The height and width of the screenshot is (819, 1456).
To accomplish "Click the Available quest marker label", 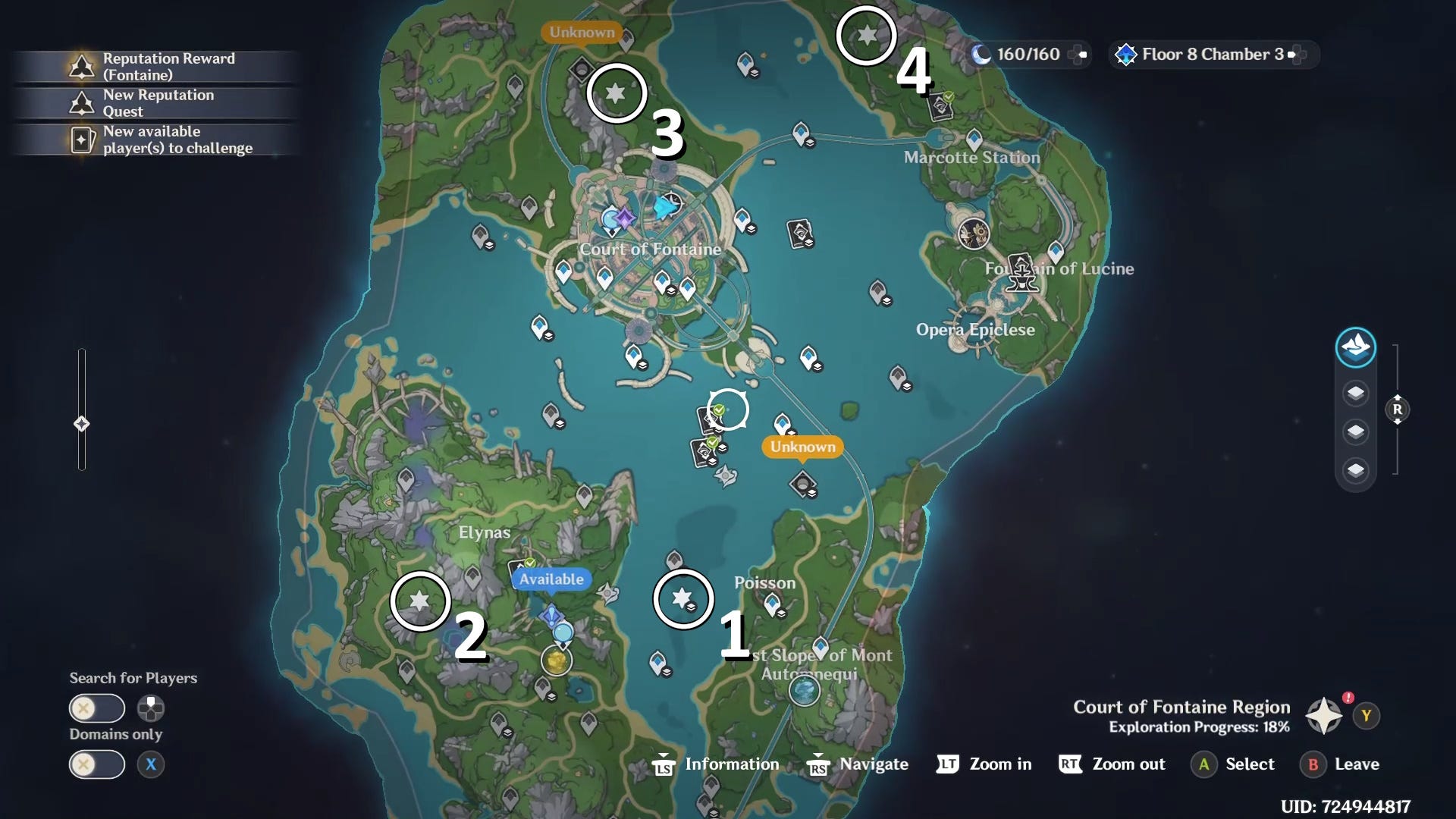I will (x=551, y=579).
